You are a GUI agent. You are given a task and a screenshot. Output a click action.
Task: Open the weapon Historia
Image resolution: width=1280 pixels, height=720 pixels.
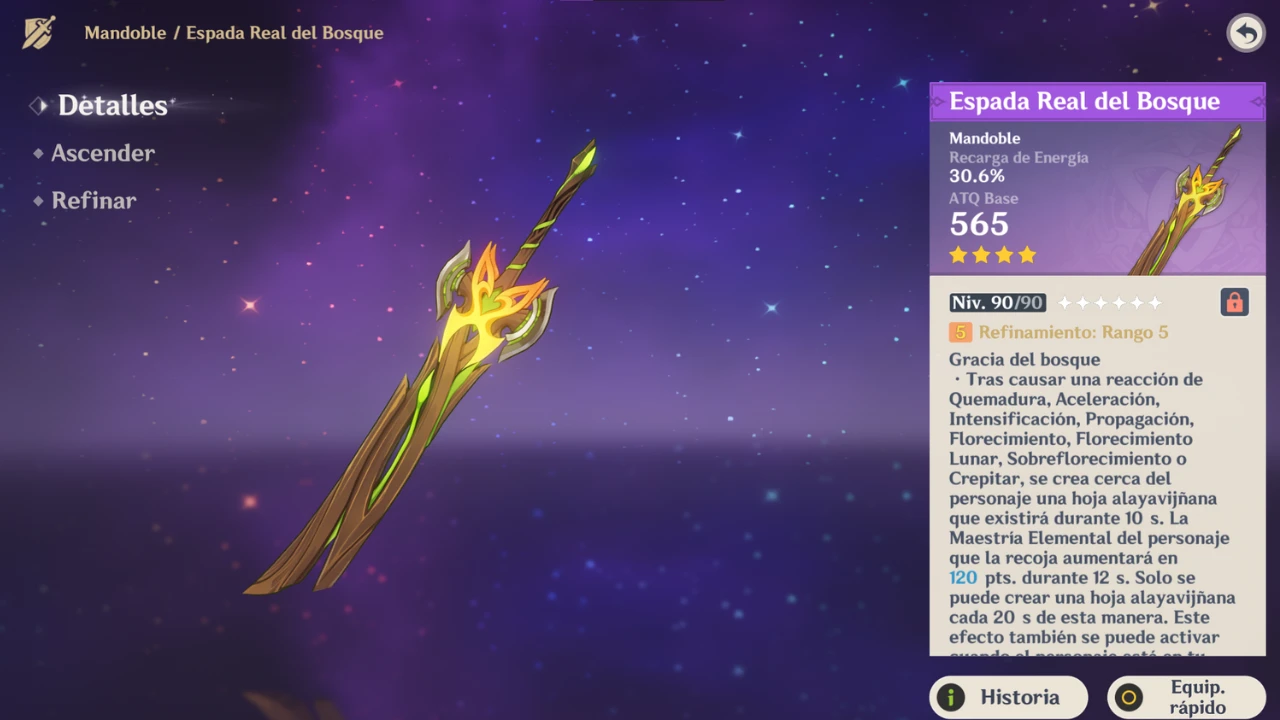1008,697
